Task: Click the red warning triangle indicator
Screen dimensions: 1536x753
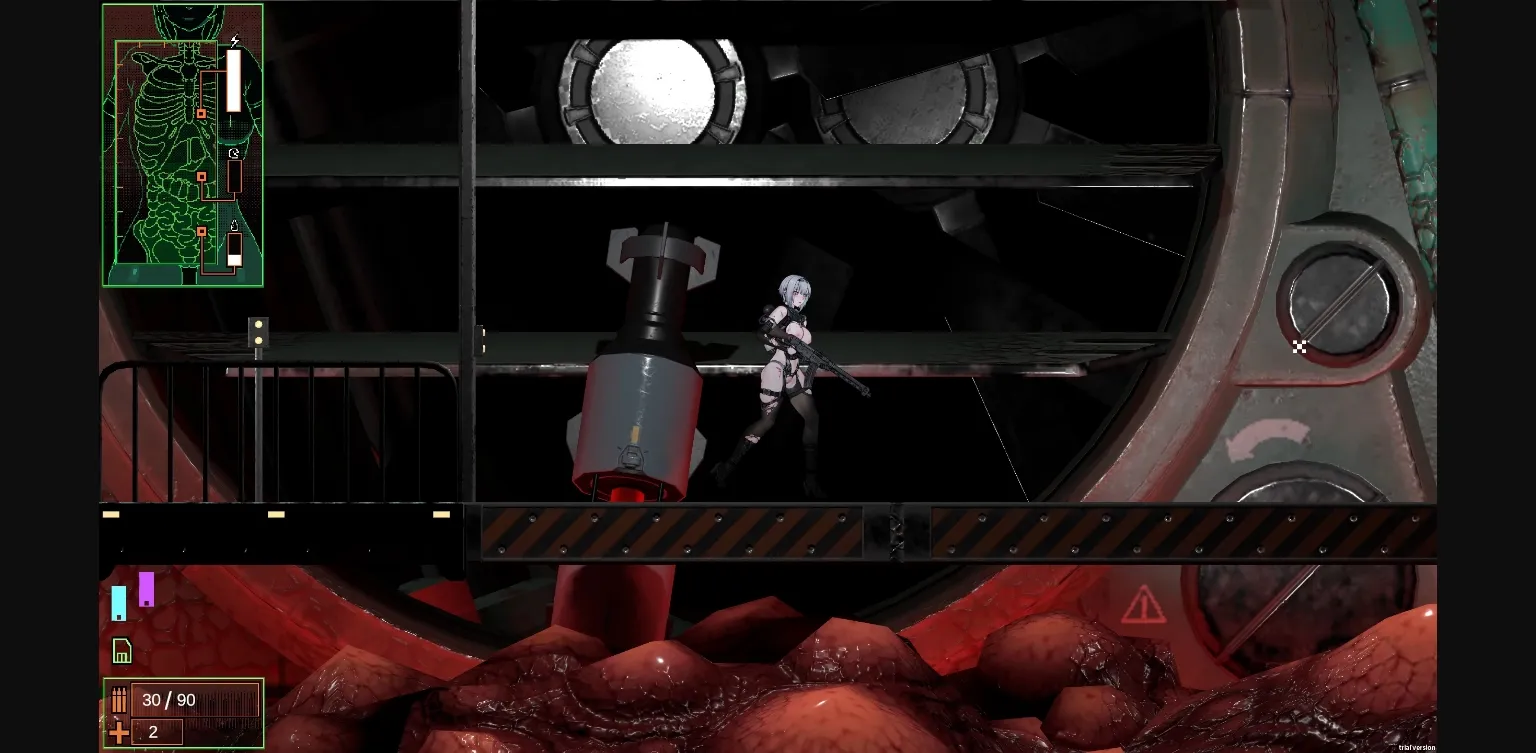Action: coord(1143,605)
